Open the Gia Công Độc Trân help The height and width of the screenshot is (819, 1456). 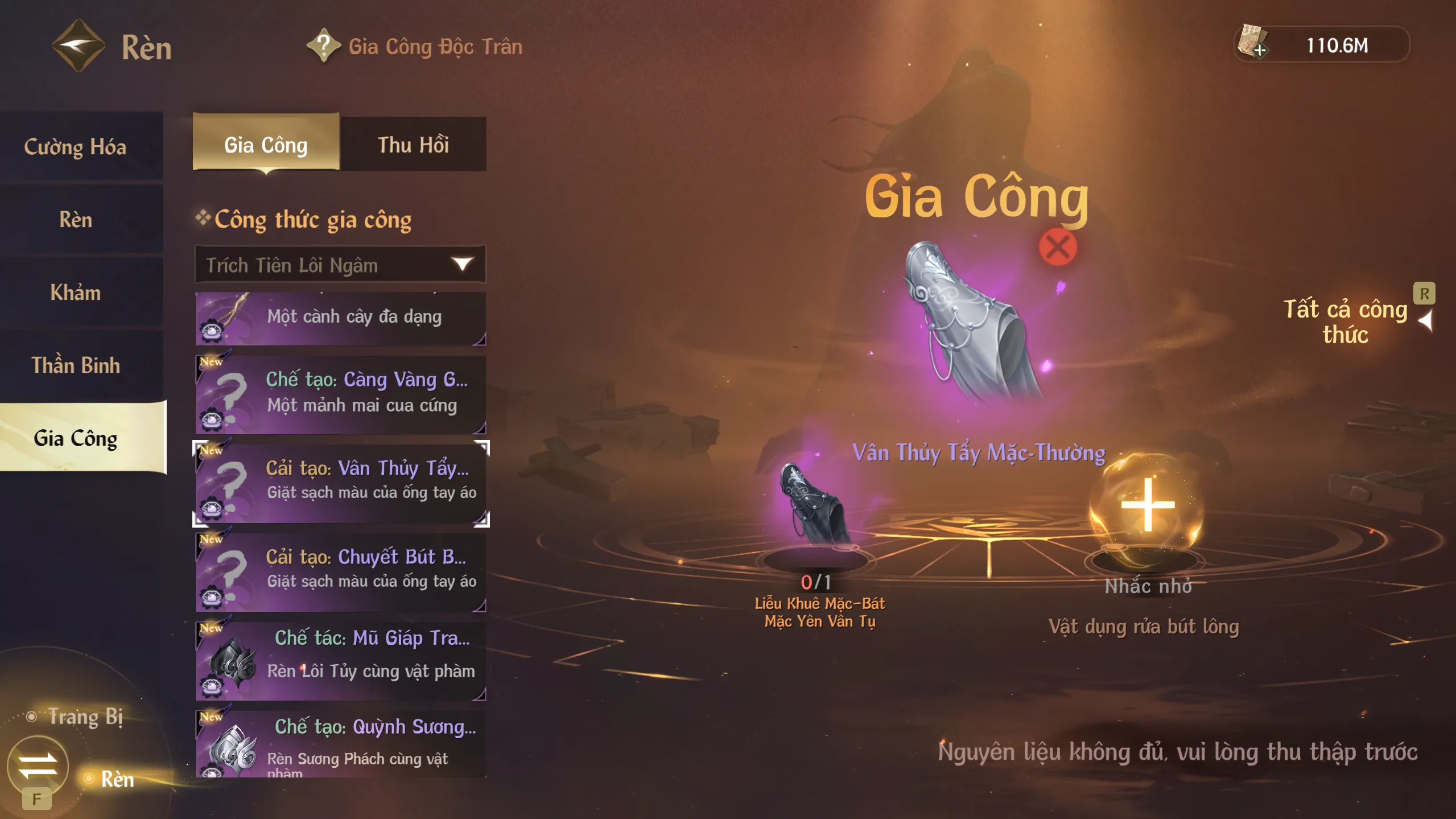click(324, 46)
